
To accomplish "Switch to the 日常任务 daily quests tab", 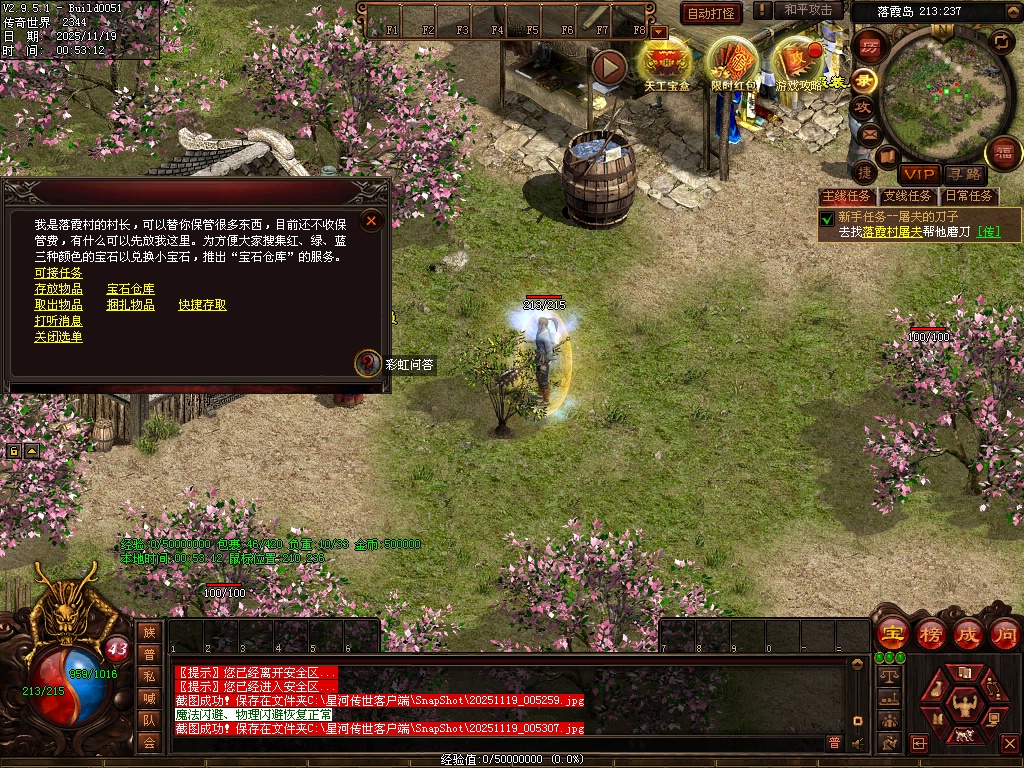I will 969,196.
